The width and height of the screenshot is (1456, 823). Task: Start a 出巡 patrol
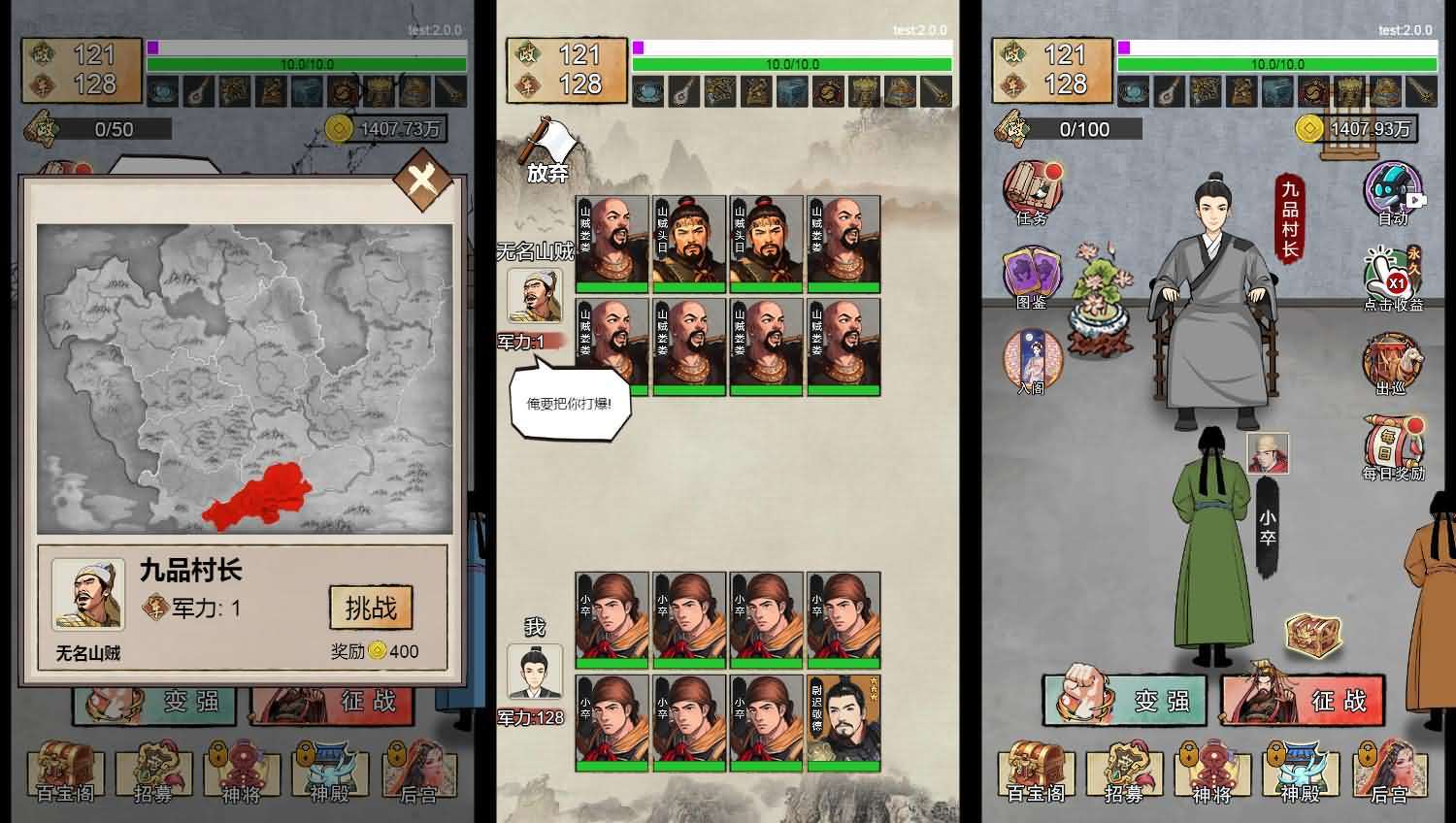(x=1392, y=364)
